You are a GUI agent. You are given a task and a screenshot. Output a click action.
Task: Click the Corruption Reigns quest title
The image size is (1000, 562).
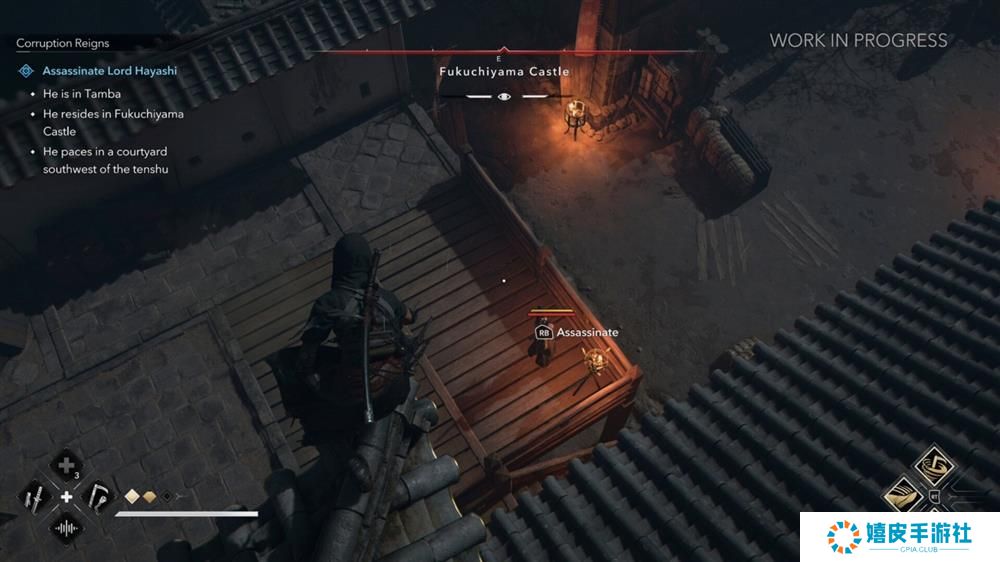point(63,44)
